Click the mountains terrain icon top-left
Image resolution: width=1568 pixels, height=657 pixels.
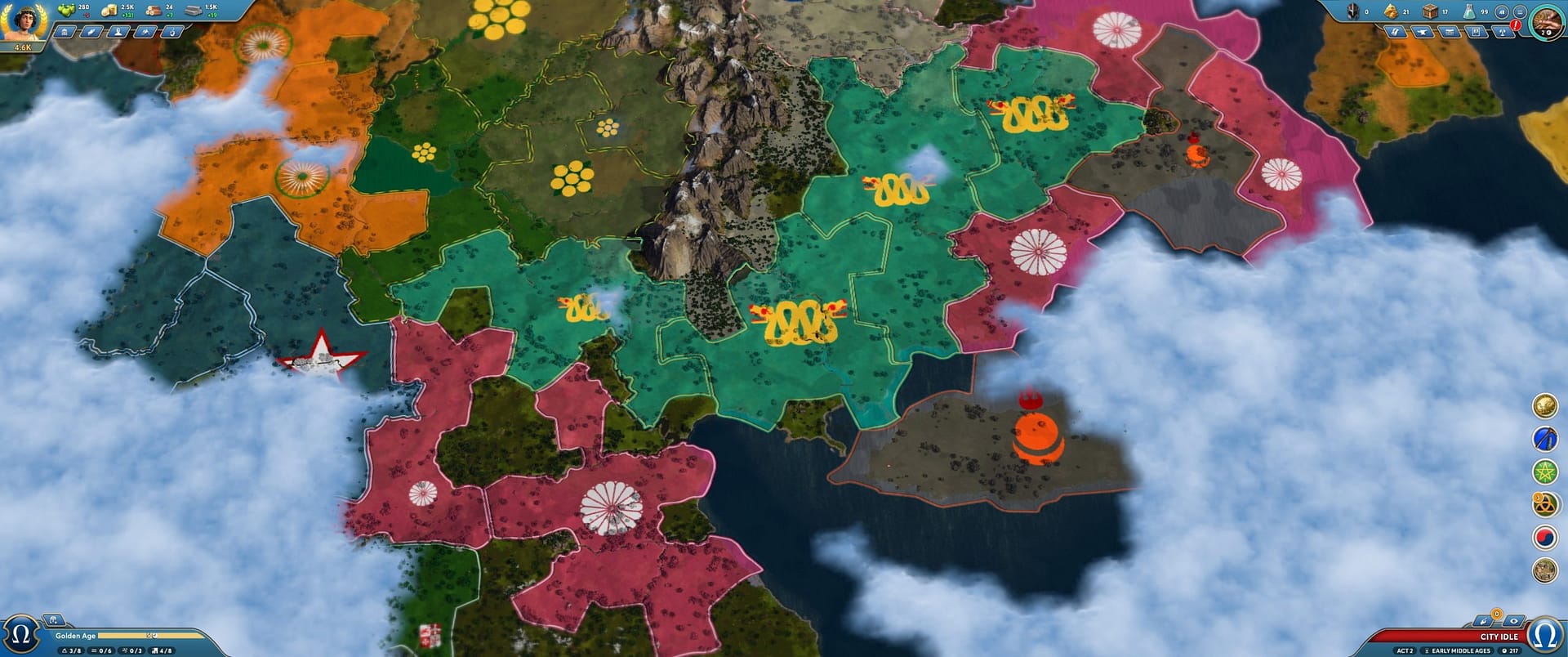pos(145,32)
